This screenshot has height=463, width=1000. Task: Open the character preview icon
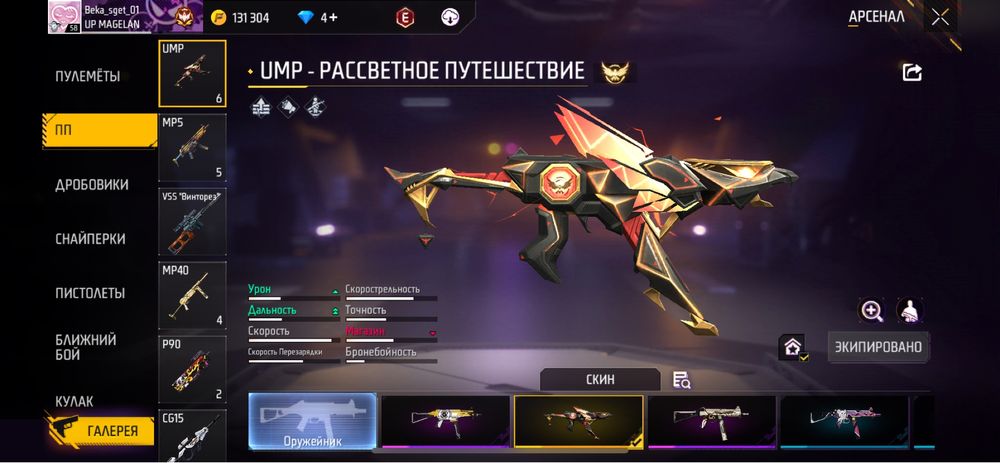pyautogui.click(x=910, y=311)
